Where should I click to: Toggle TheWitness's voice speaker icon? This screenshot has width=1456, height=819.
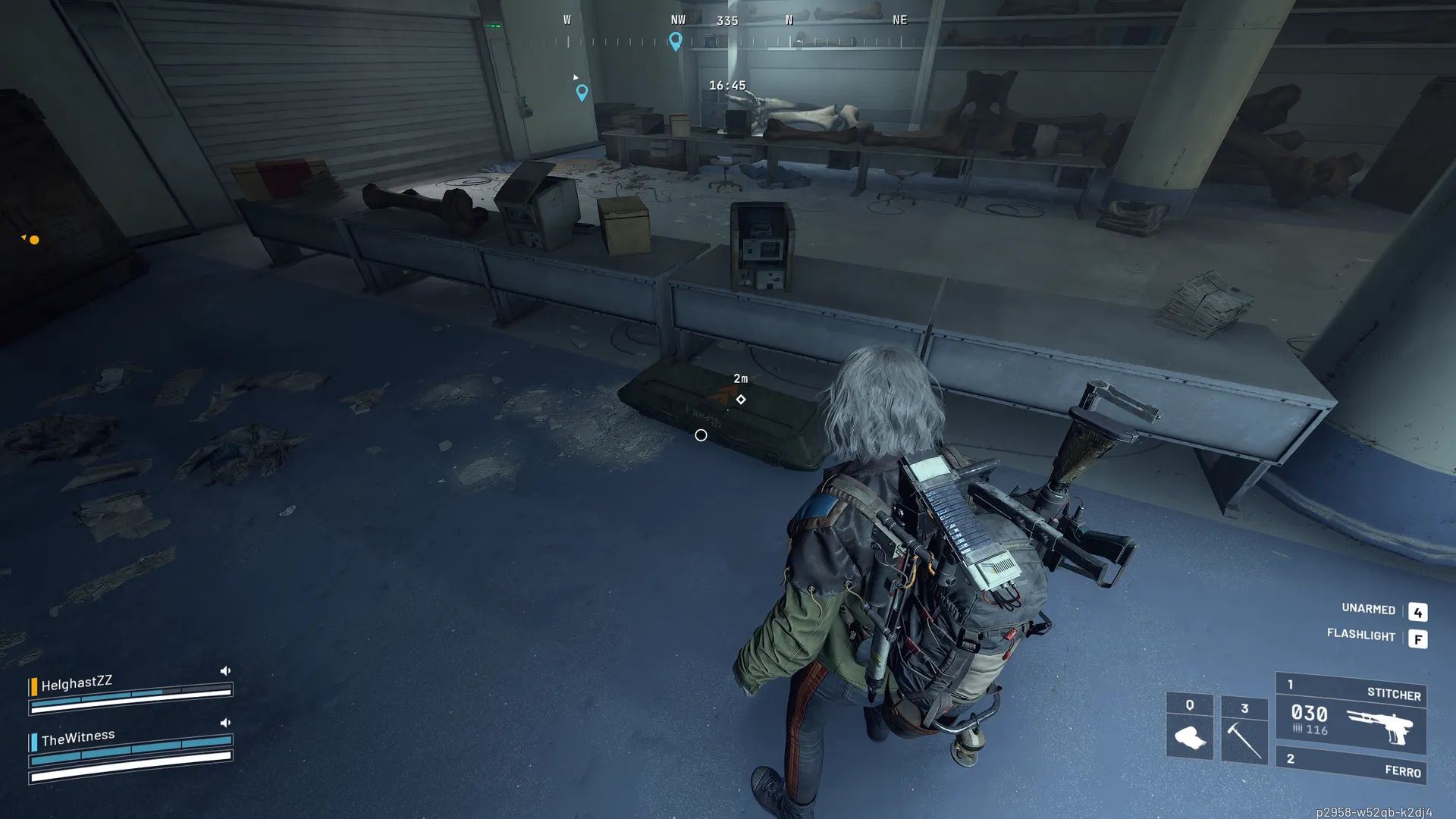point(225,723)
